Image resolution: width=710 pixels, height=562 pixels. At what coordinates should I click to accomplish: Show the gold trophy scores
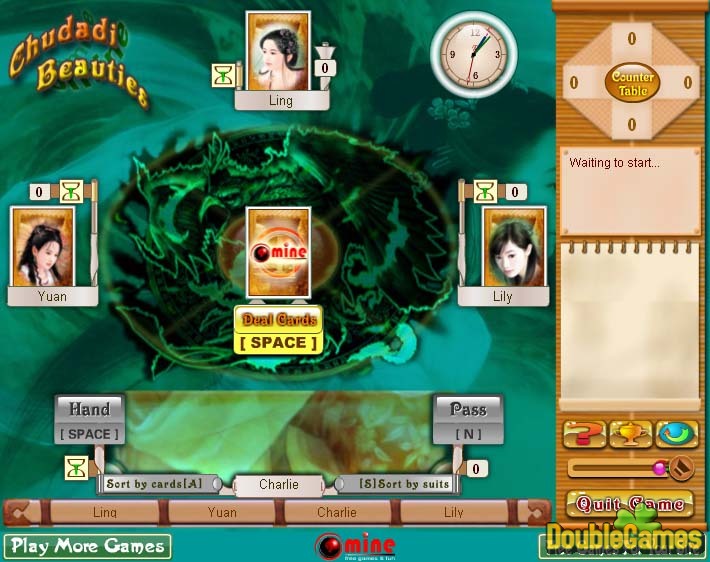coord(631,435)
